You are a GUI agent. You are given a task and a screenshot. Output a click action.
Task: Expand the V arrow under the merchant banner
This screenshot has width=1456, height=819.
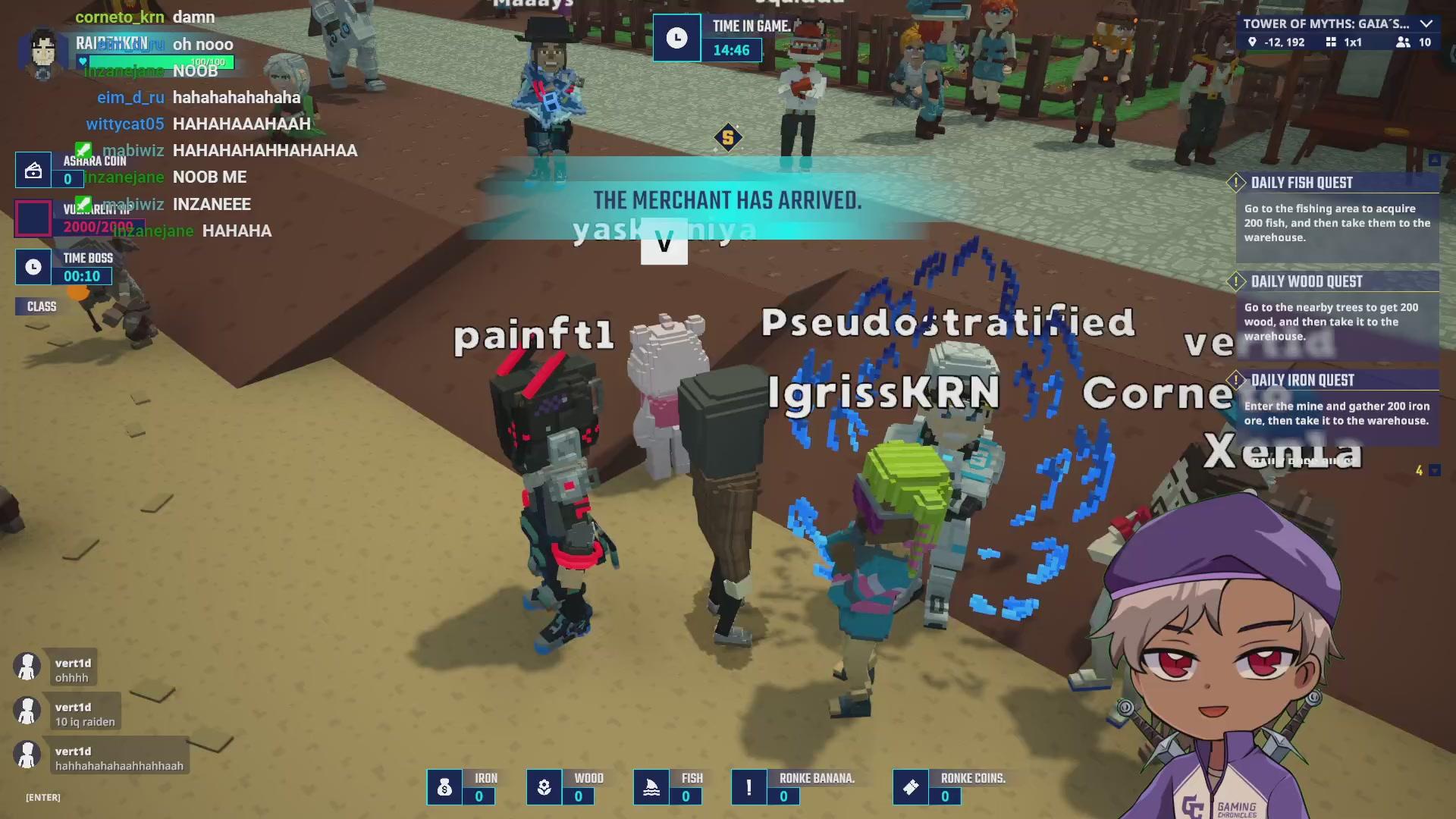coord(664,243)
